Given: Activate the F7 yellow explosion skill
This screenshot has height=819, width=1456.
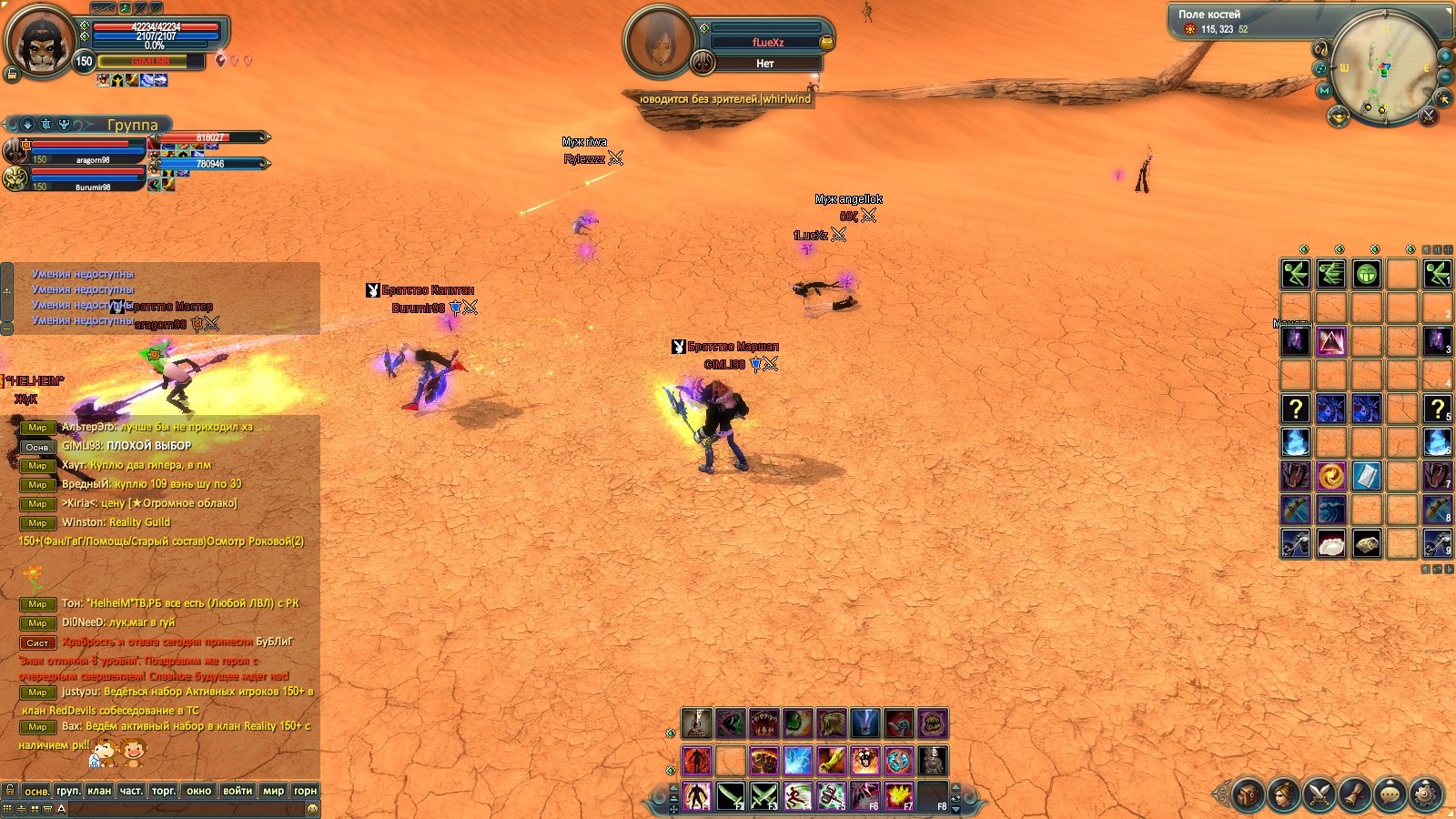Looking at the screenshot, I should [899, 796].
